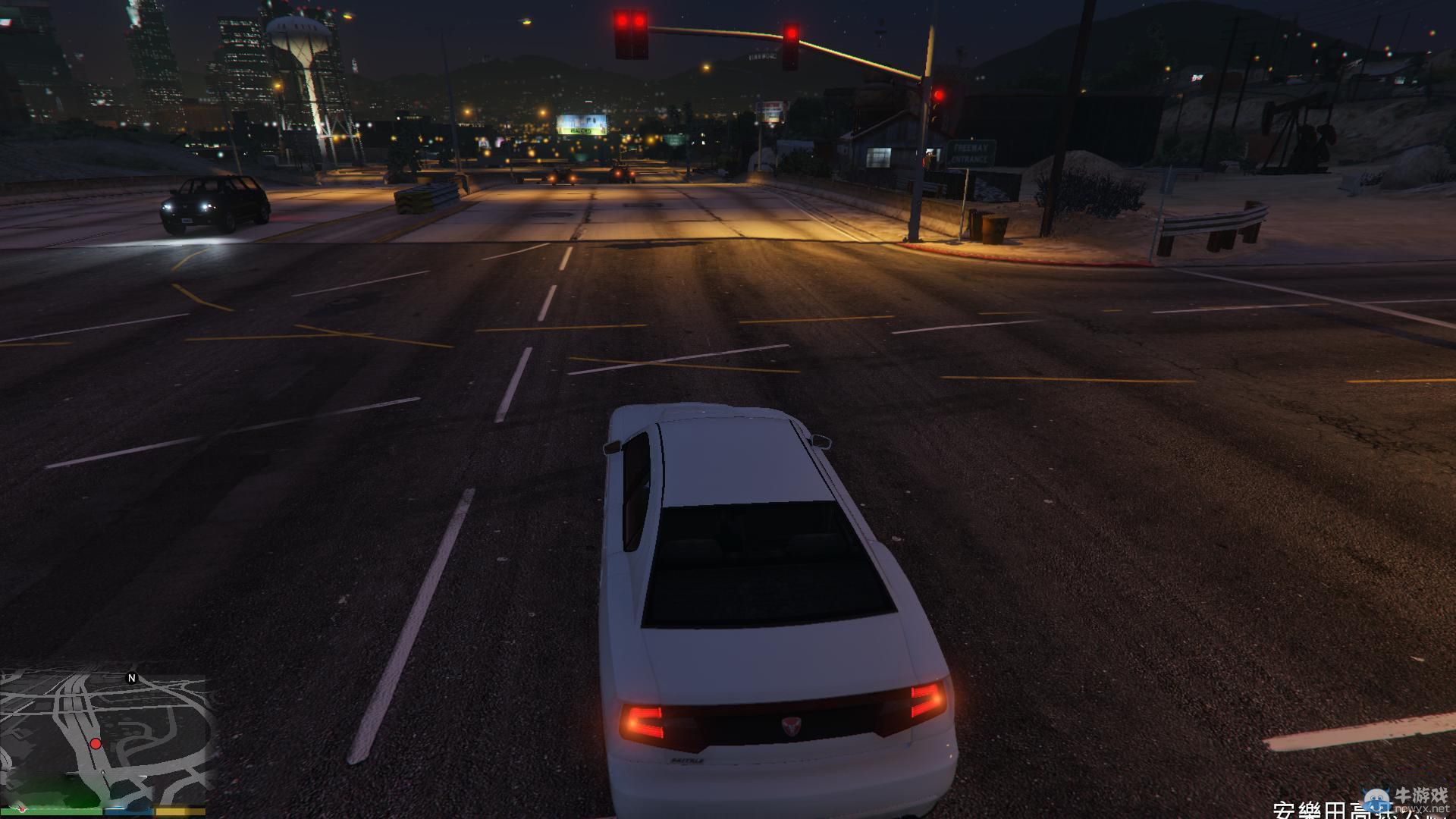This screenshot has width=1456, height=819.
Task: Click the badge emblem on the car trunk
Action: coord(790,725)
